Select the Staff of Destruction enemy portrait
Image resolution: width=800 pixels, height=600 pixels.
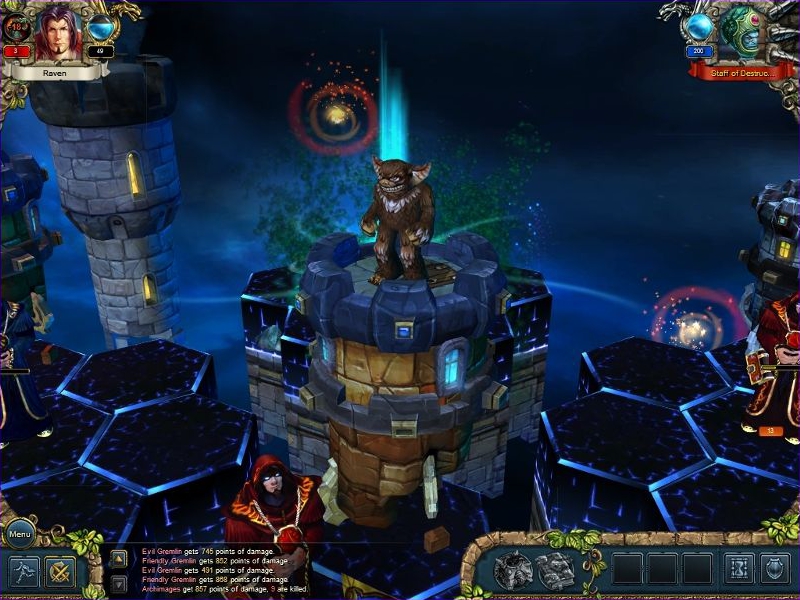tap(741, 35)
